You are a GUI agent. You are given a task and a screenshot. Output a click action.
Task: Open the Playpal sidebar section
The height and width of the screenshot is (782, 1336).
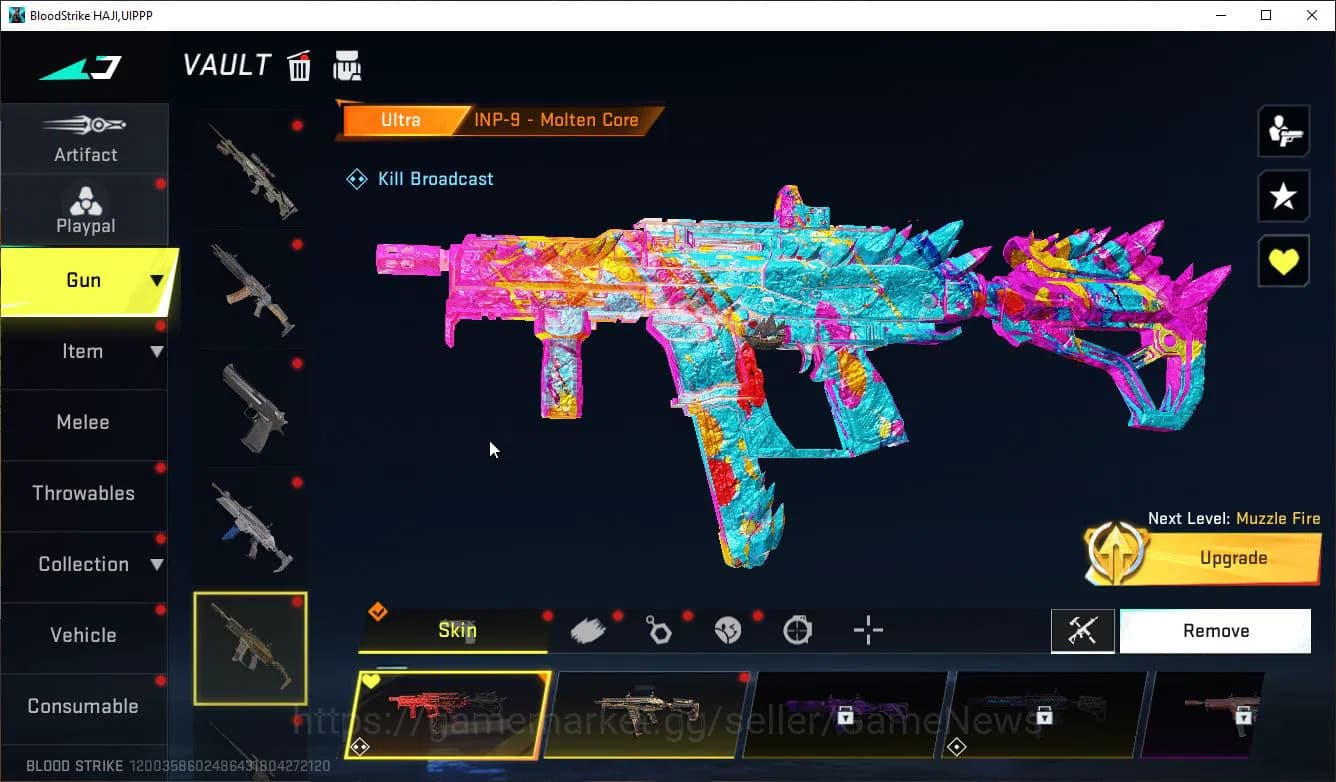[85, 208]
